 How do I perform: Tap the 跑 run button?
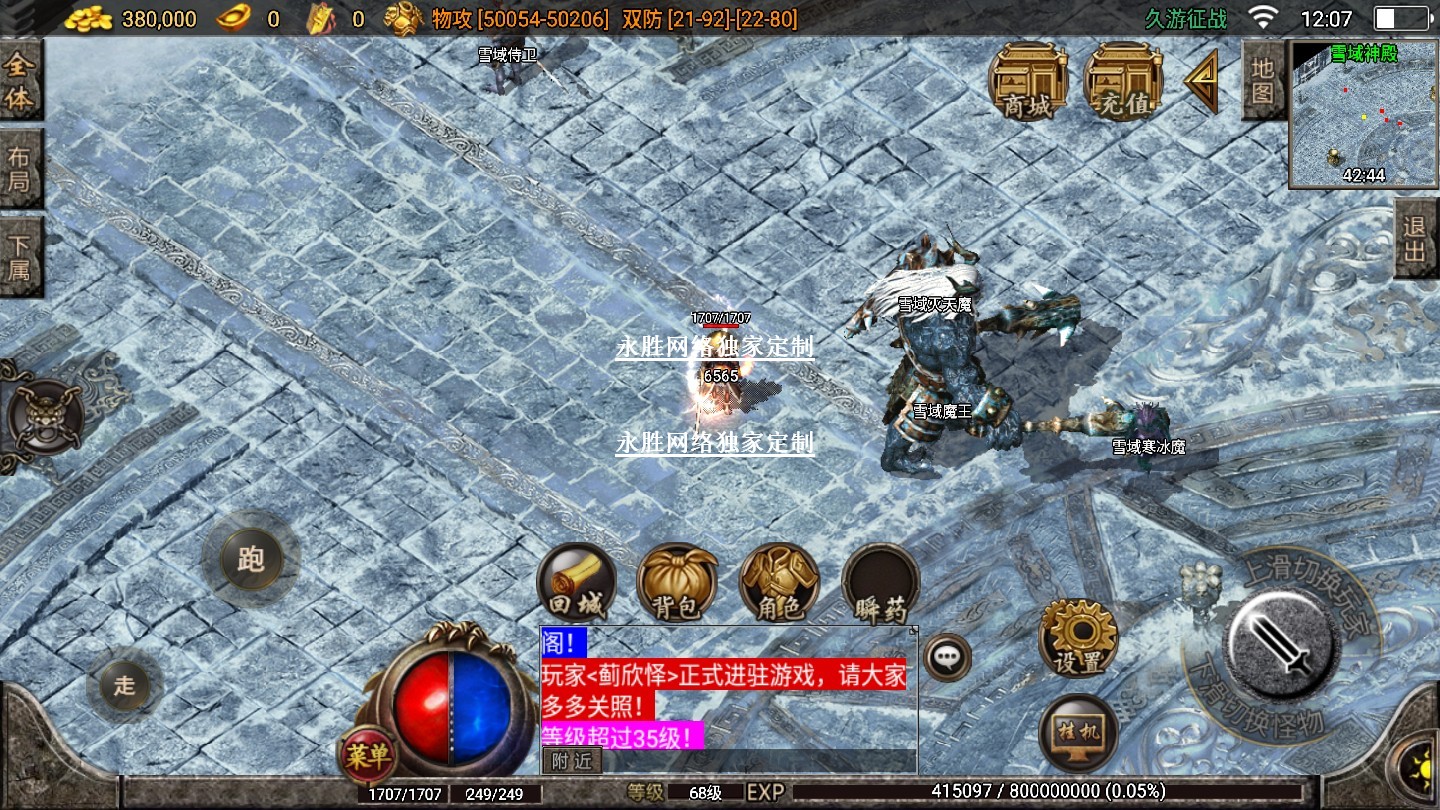(250, 560)
